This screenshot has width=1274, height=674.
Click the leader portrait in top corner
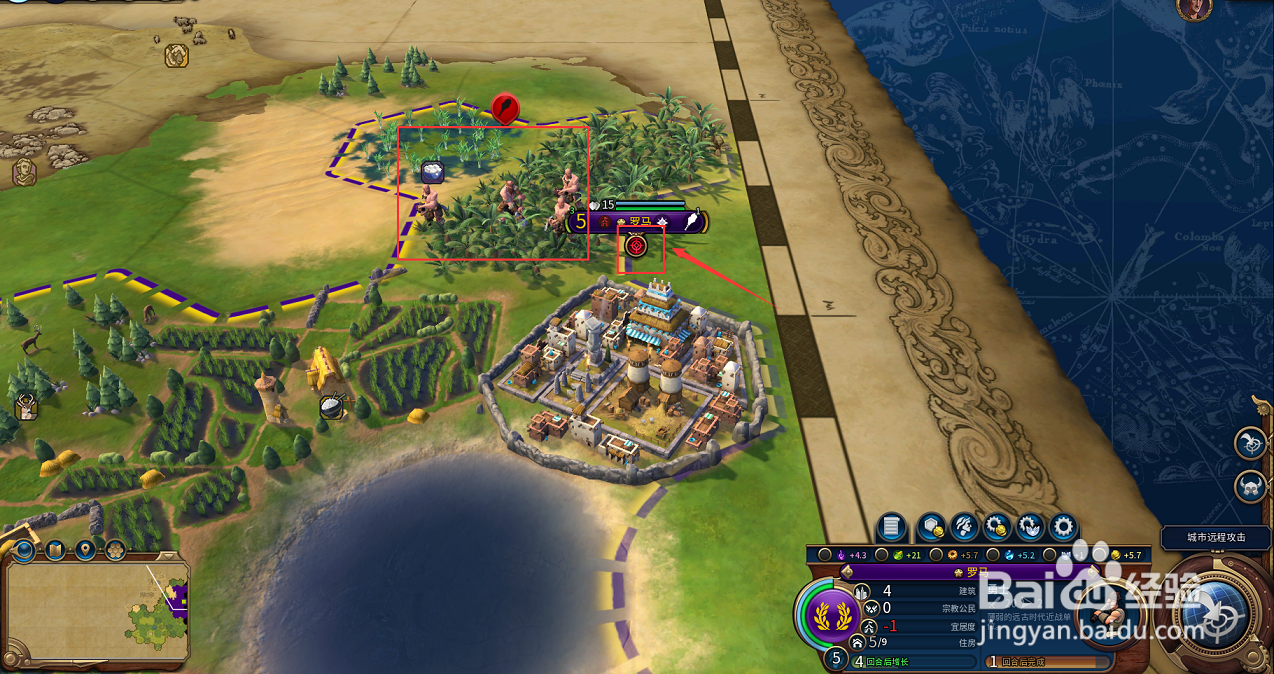(x=1193, y=9)
